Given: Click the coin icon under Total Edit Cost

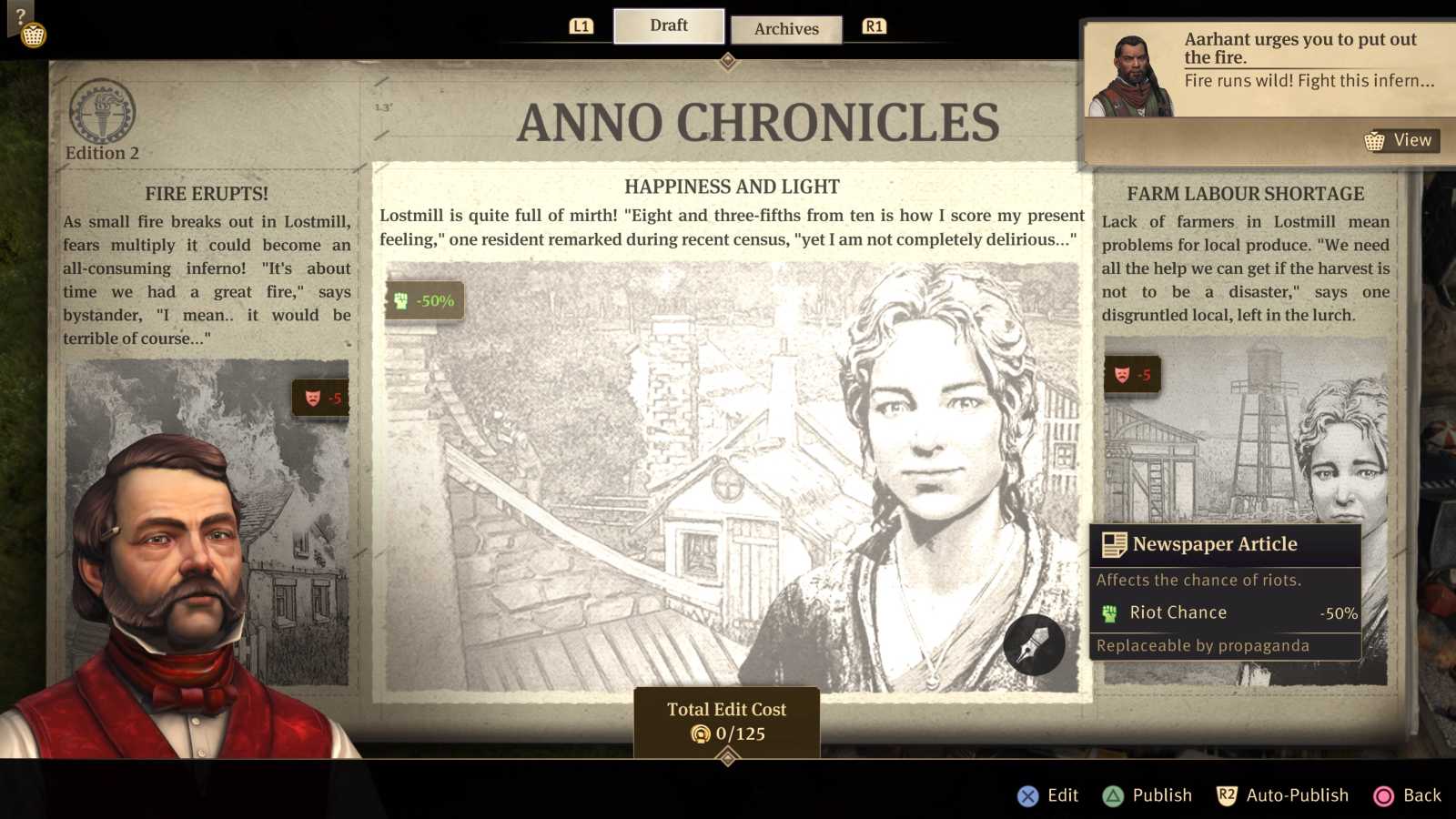Looking at the screenshot, I should 701,735.
